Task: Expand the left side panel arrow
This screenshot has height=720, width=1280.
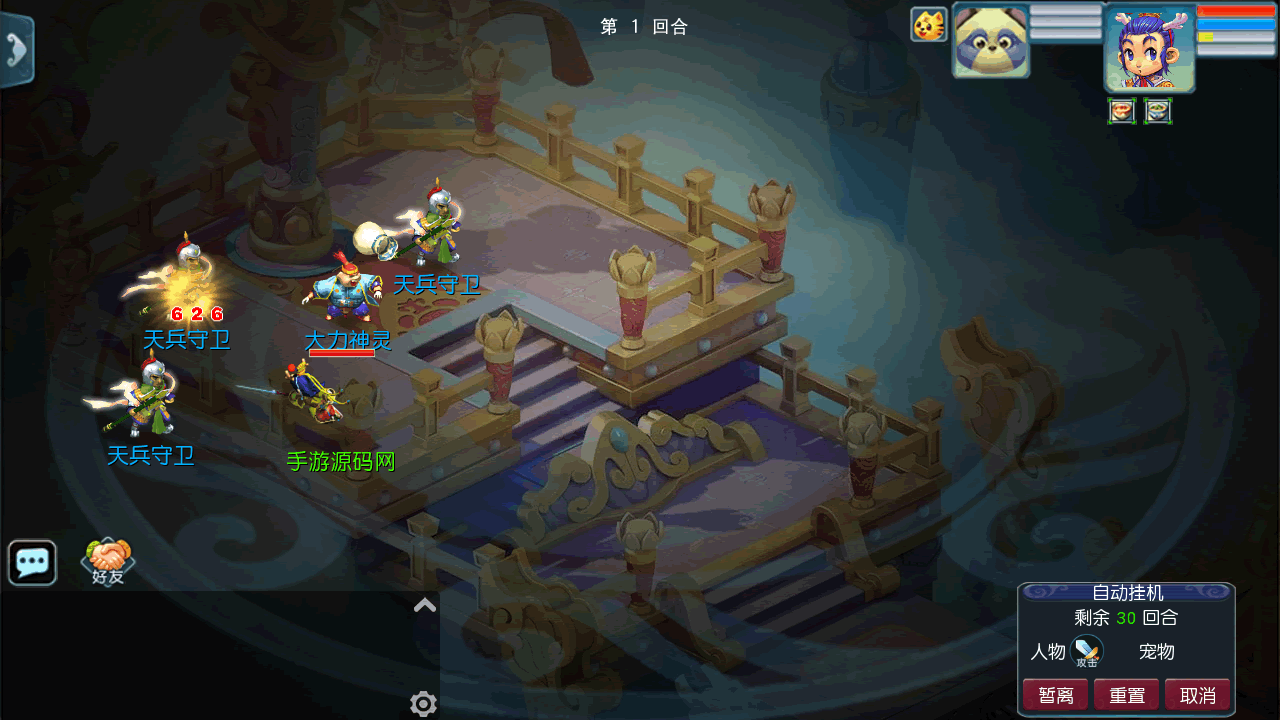Action: click(x=16, y=50)
